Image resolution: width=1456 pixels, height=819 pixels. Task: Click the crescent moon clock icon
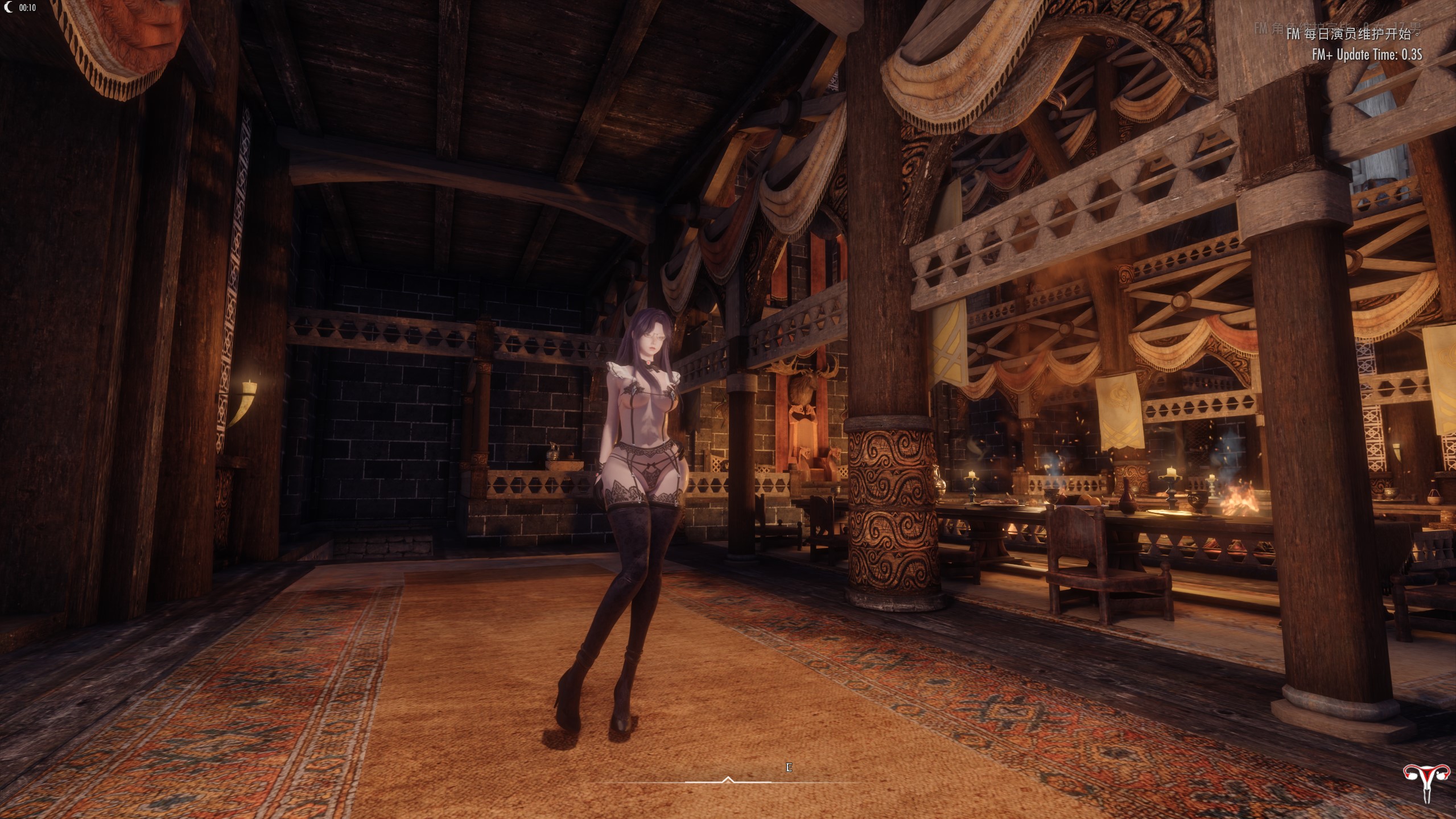pos(8,7)
